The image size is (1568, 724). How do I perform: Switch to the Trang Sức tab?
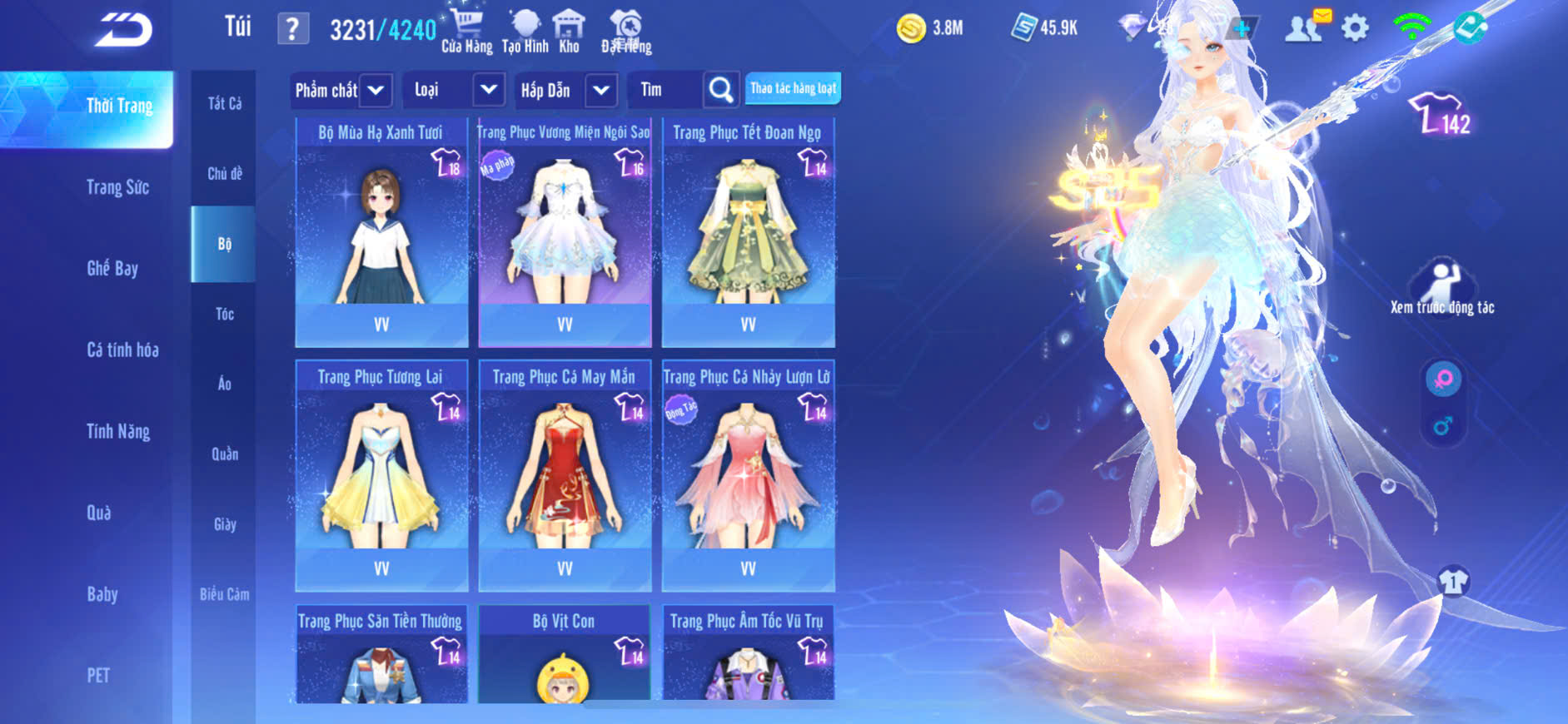117,187
